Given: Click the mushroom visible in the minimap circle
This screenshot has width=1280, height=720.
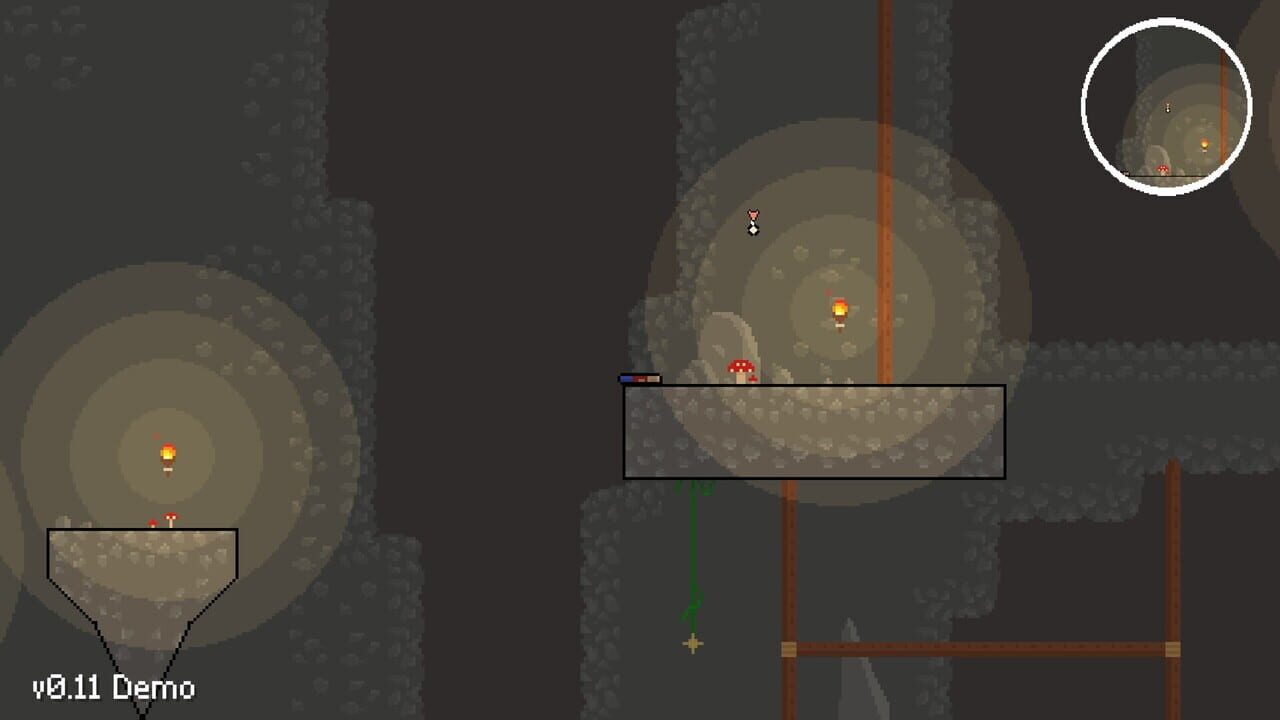Looking at the screenshot, I should (x=1162, y=171).
